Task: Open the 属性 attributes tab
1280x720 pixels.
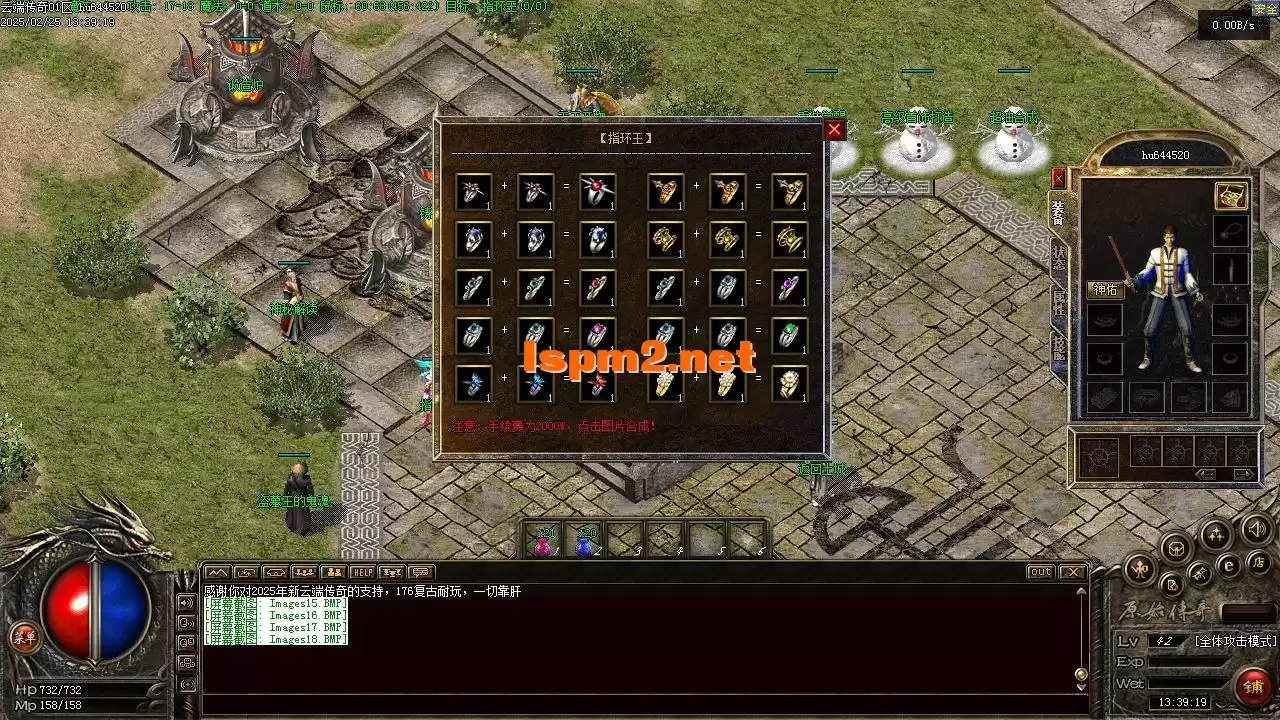Action: (x=1059, y=304)
